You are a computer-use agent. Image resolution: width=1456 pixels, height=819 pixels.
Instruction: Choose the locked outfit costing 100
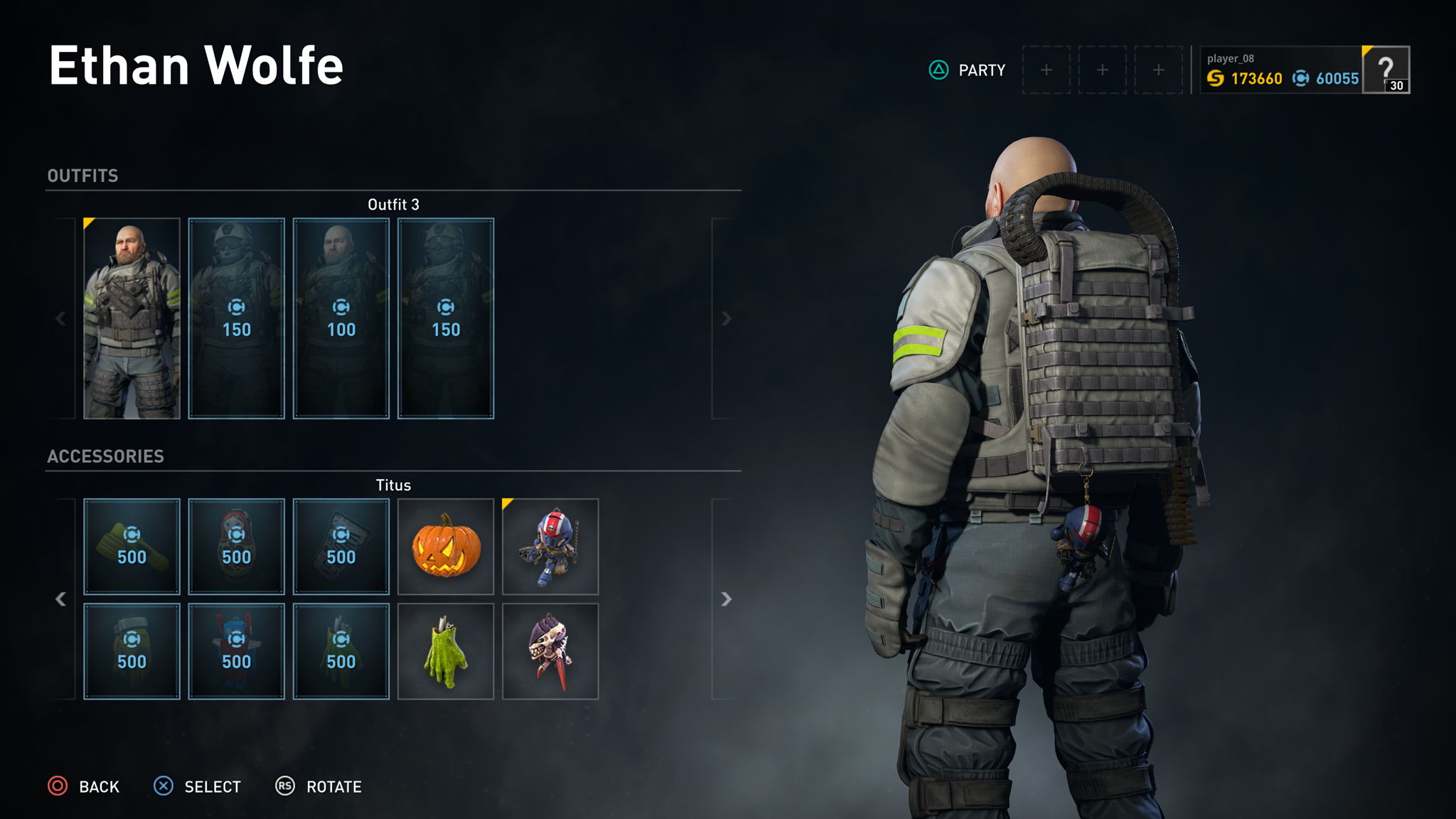[341, 318]
